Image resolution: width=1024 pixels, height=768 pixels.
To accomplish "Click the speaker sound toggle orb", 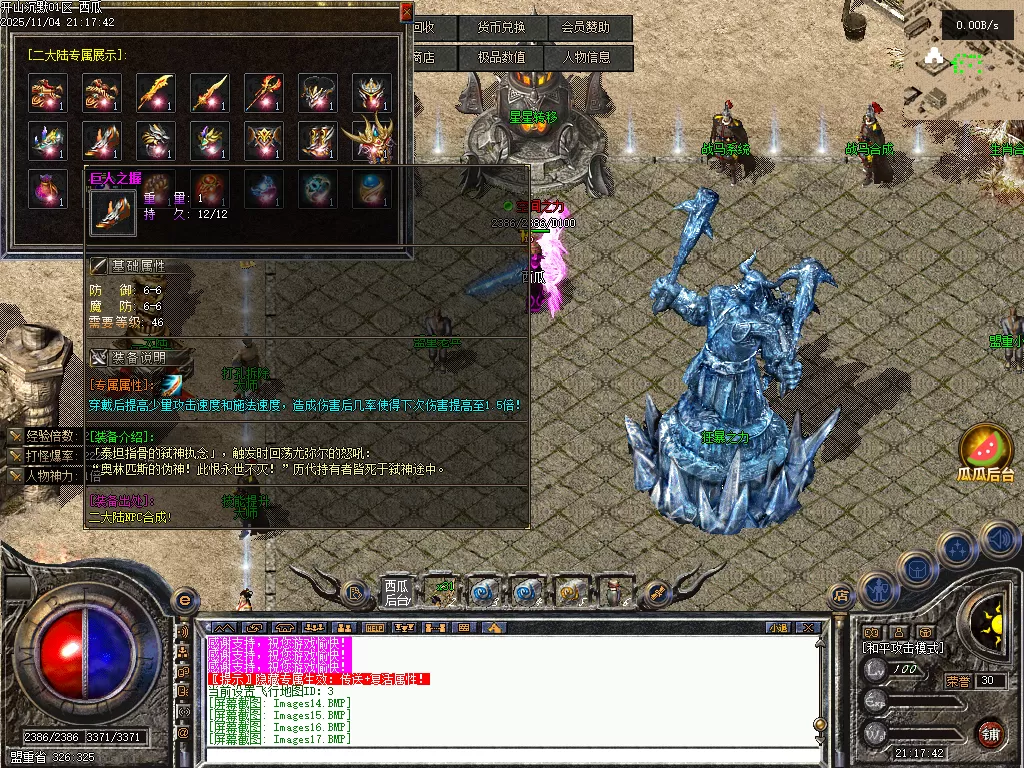I will pos(998,540).
